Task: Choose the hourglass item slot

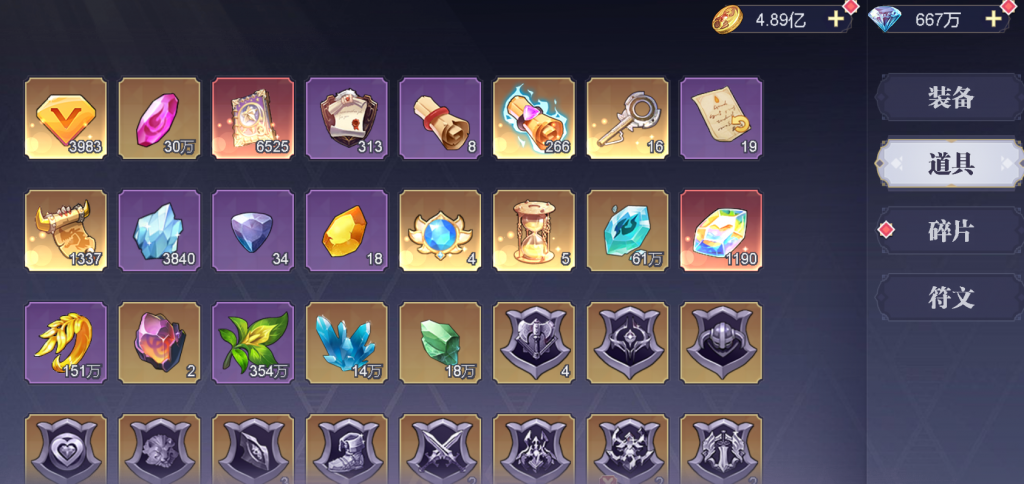Action: coord(533,230)
